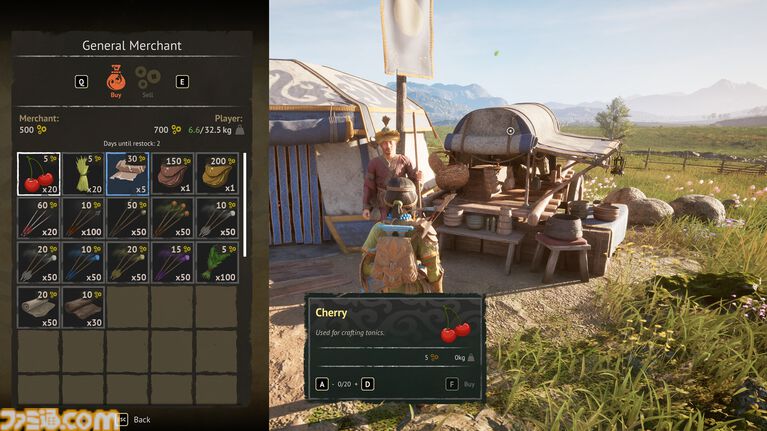Image resolution: width=767 pixels, height=431 pixels.
Task: Choose the folded map item priced 30
Action: click(127, 174)
